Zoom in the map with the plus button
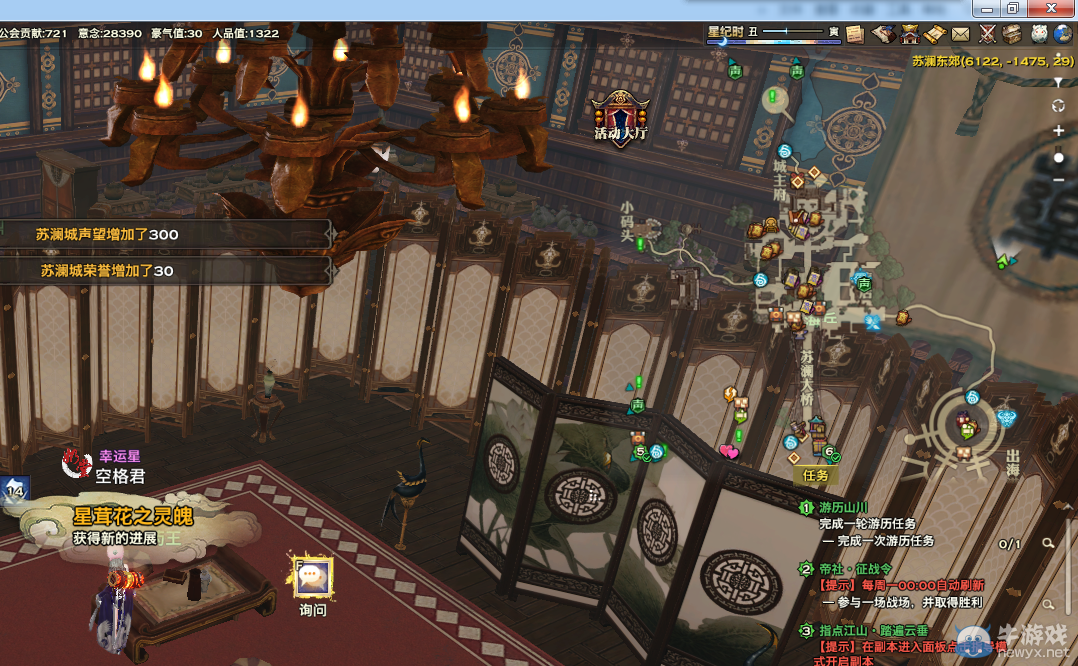This screenshot has width=1078, height=666. tap(1059, 131)
